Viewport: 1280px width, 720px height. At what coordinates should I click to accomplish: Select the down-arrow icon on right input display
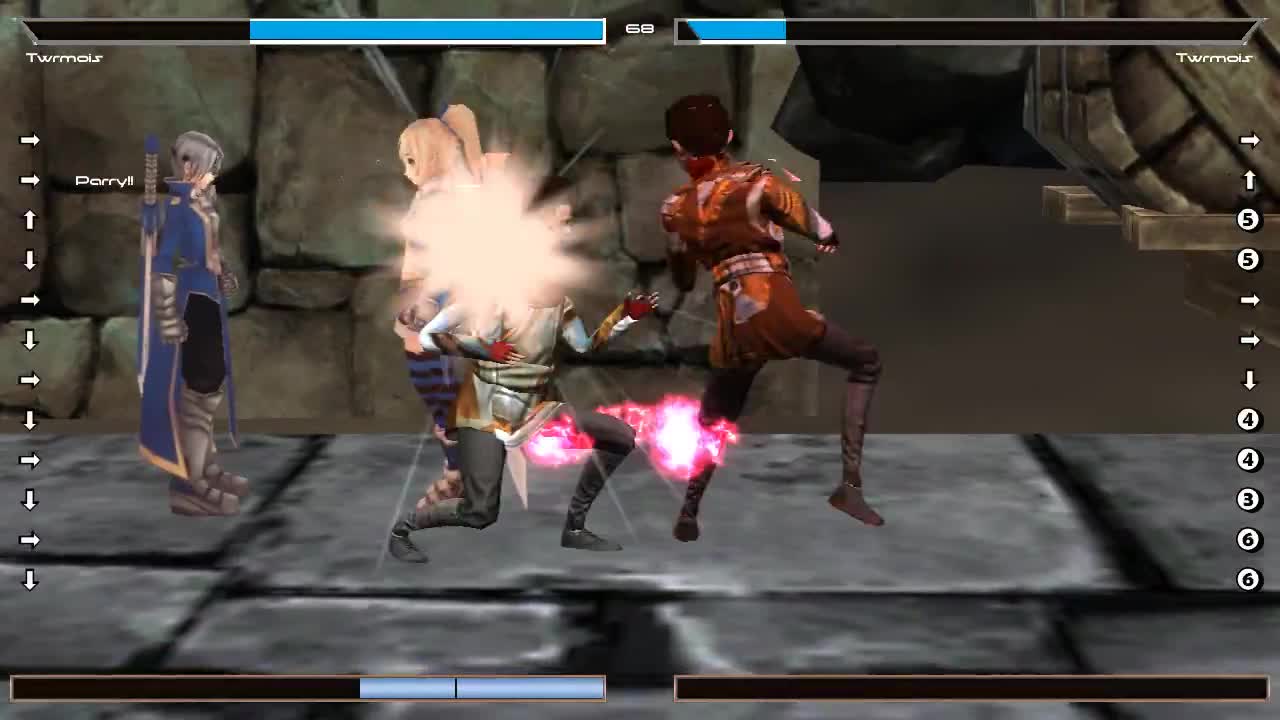[1248, 380]
